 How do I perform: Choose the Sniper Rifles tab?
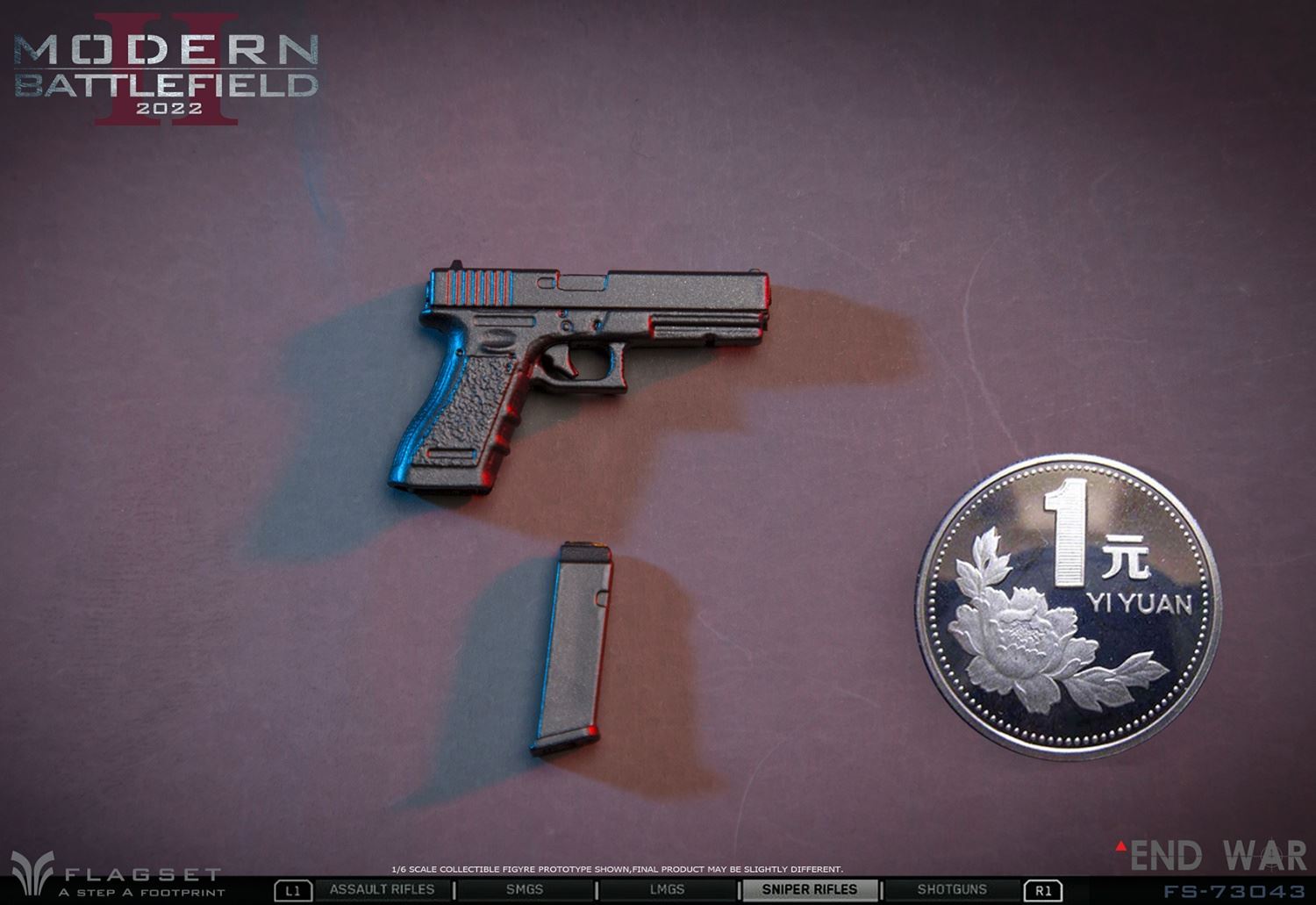(x=809, y=890)
